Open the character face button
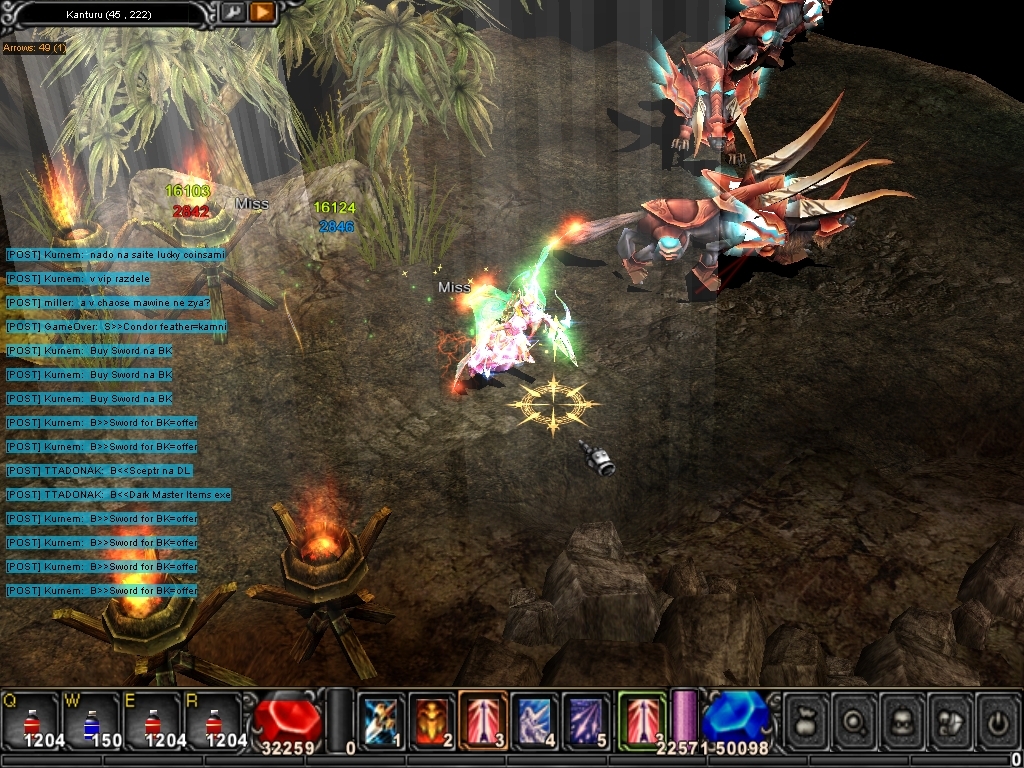The width and height of the screenshot is (1024, 768). (x=903, y=721)
